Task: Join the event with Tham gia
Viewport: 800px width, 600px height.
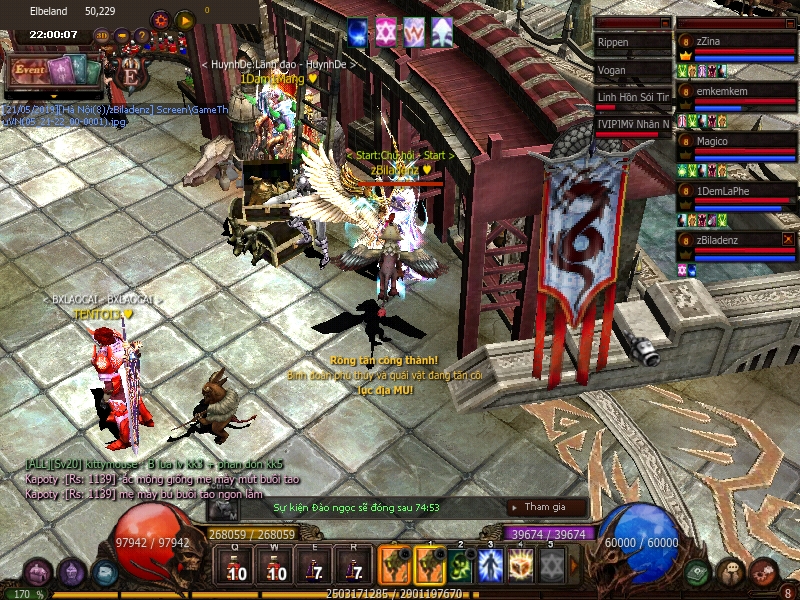Action: tap(545, 508)
